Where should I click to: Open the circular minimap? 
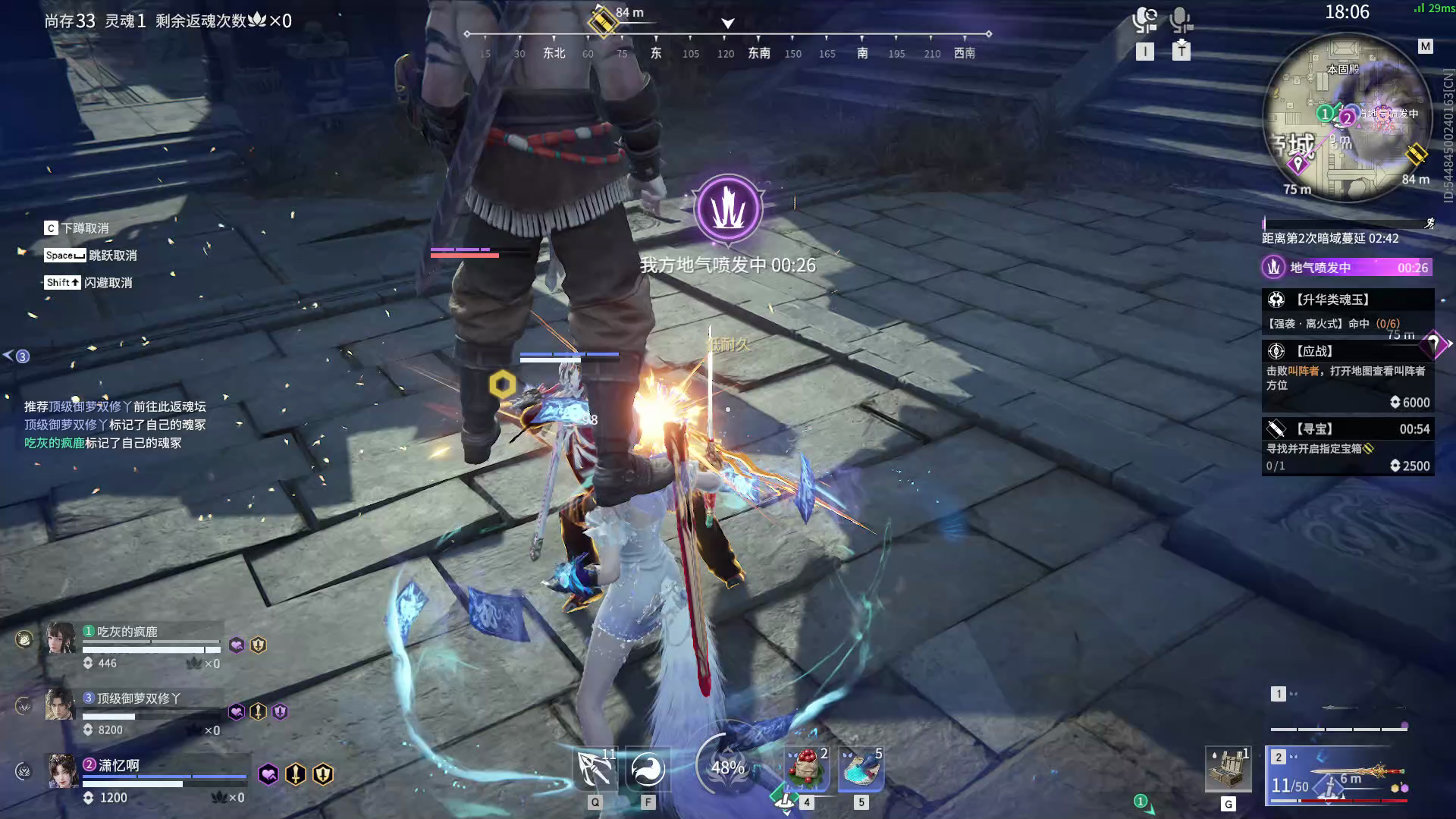coord(1348,118)
